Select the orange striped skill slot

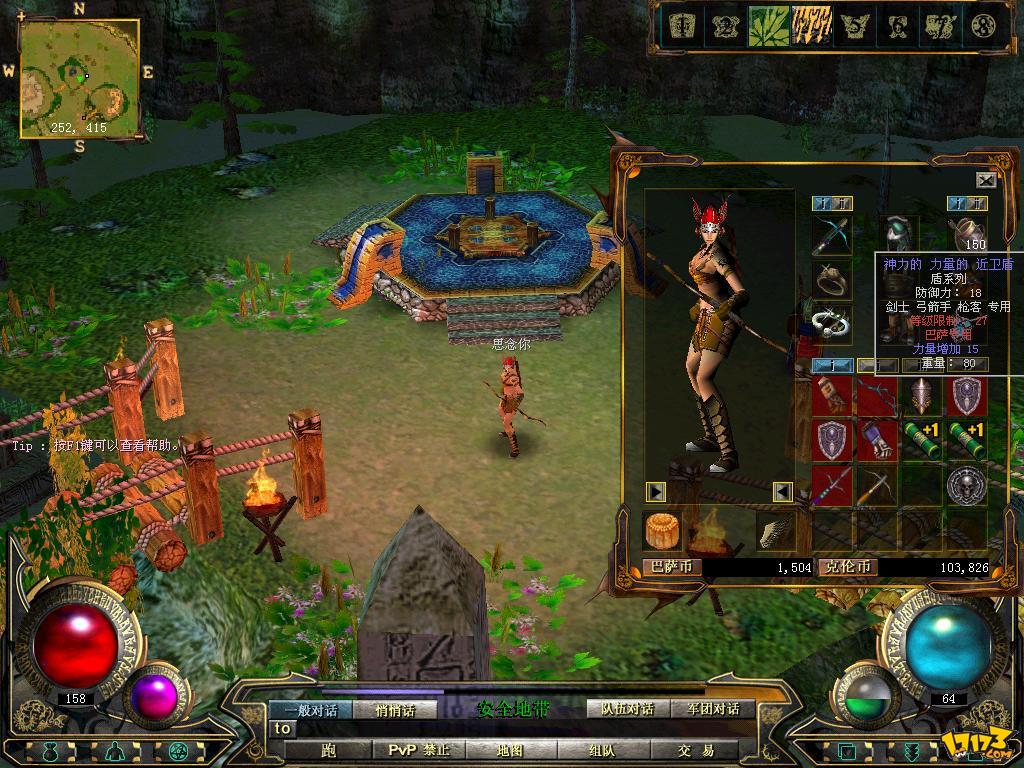[x=812, y=26]
